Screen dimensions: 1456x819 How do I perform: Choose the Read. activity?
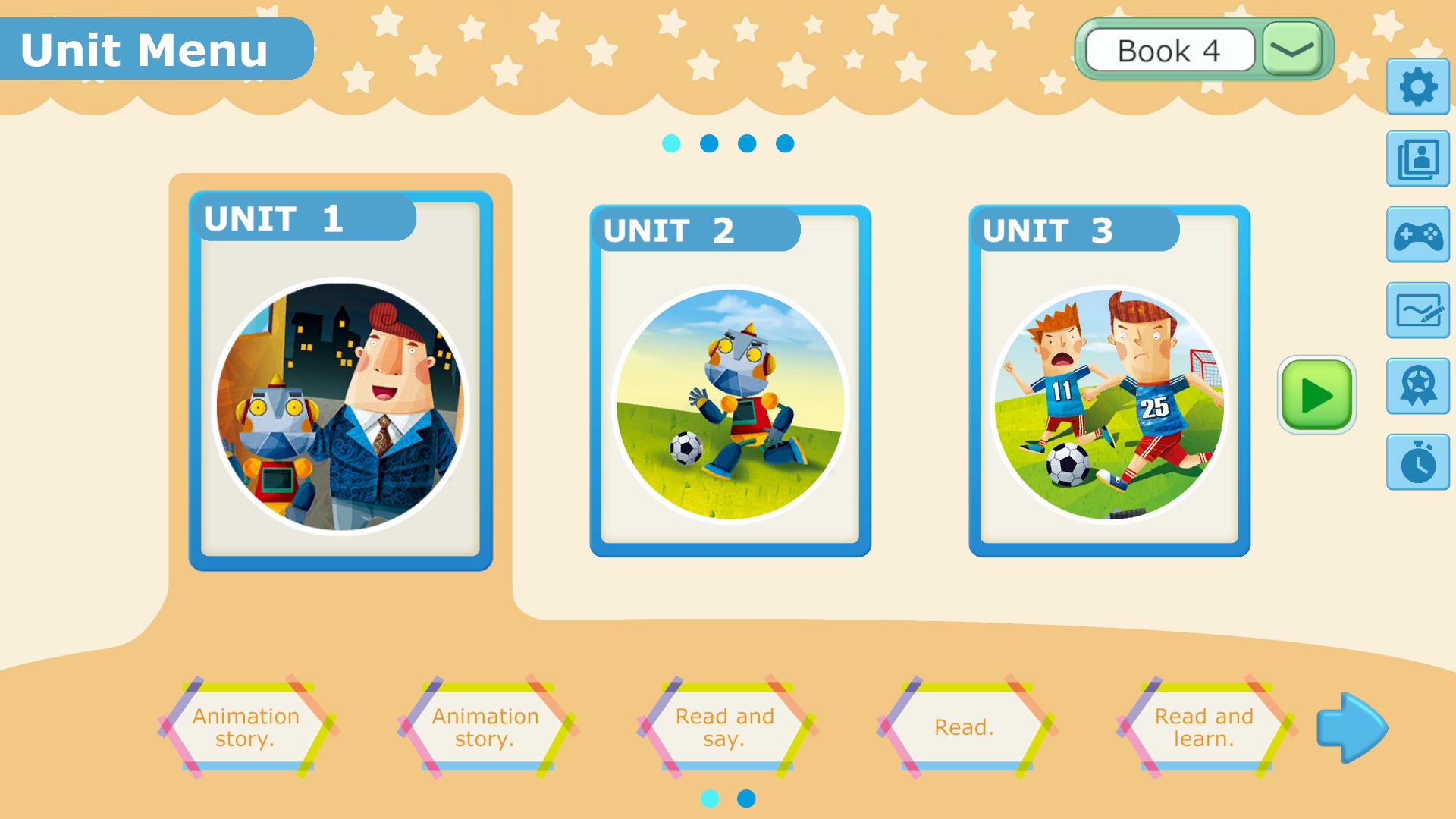pyautogui.click(x=964, y=727)
